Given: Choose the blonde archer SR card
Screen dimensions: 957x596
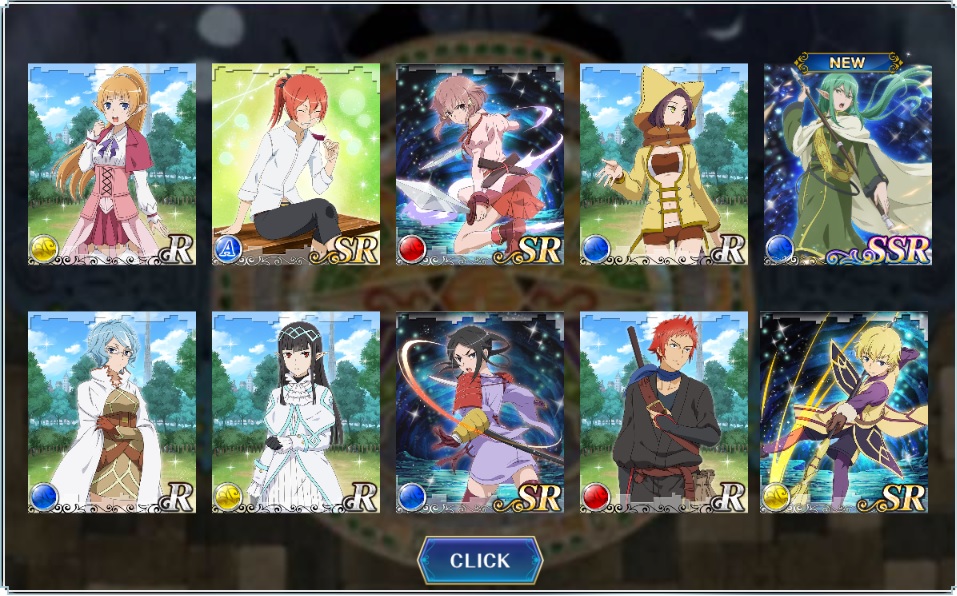Looking at the screenshot, I should click(x=844, y=413).
